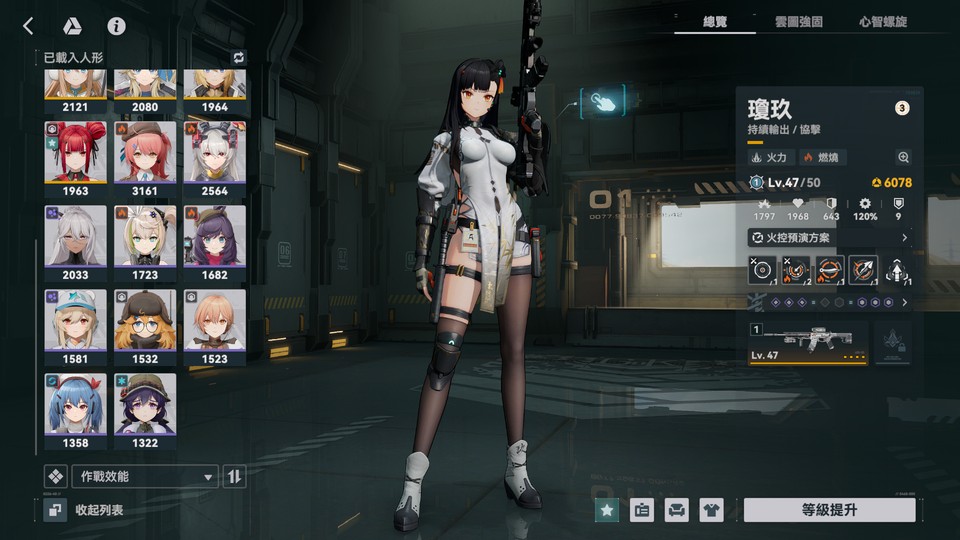Open the outfit shirt icon
Viewport: 960px width, 540px height.
point(711,510)
